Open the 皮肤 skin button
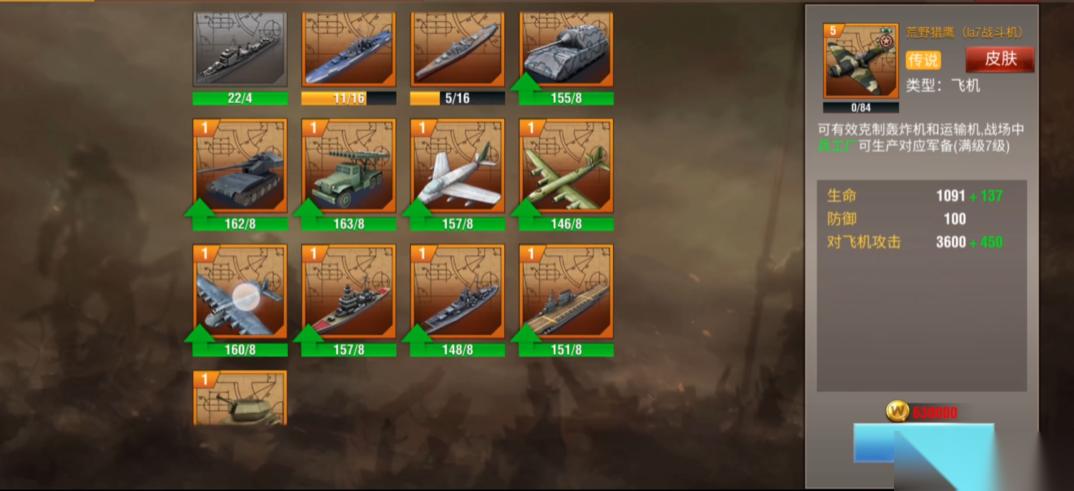 (x=1000, y=59)
